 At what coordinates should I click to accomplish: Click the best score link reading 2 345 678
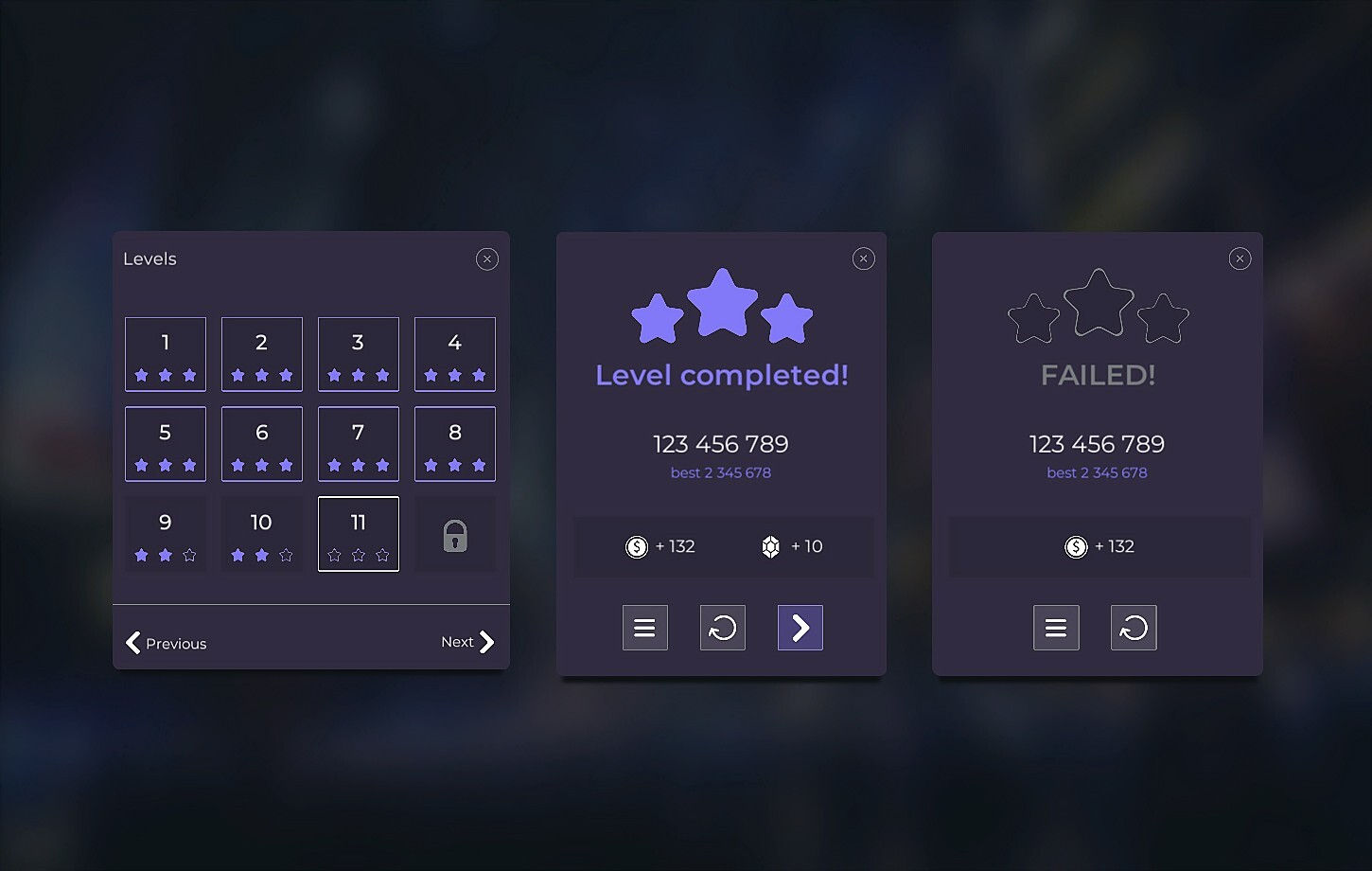tap(721, 472)
